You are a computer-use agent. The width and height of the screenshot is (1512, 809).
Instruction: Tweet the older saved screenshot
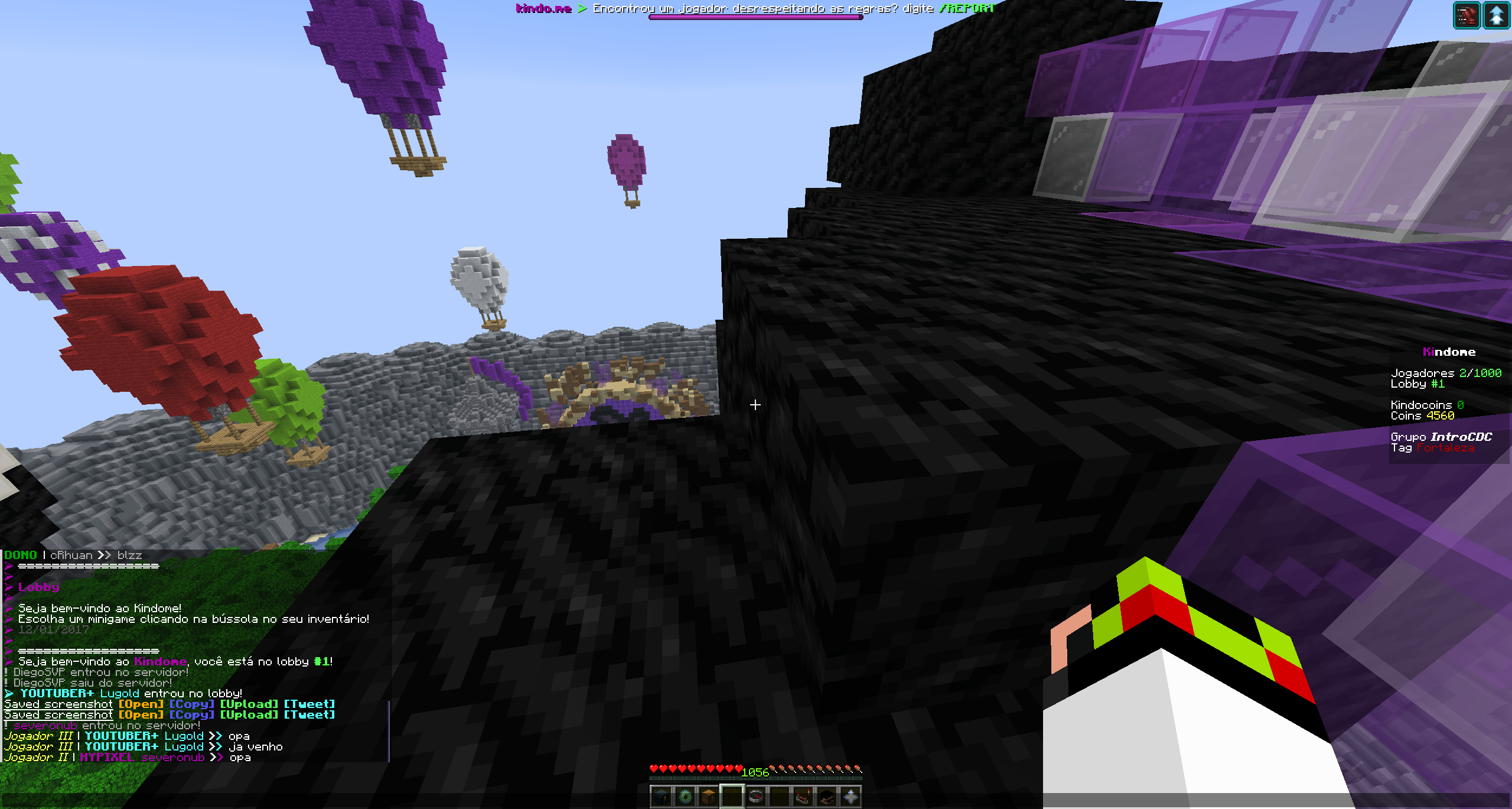(309, 704)
